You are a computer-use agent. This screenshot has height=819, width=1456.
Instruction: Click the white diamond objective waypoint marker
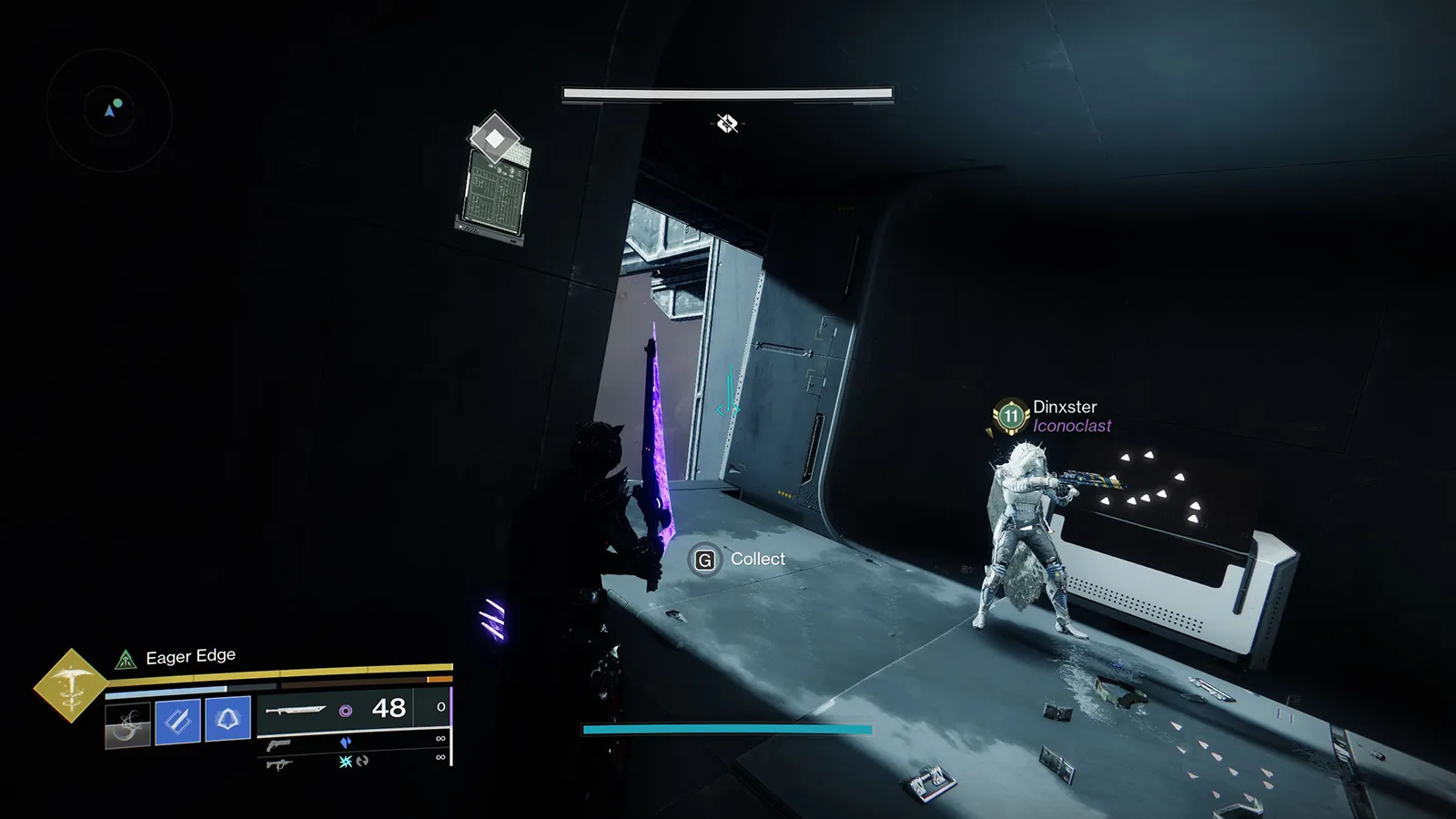coord(494,138)
